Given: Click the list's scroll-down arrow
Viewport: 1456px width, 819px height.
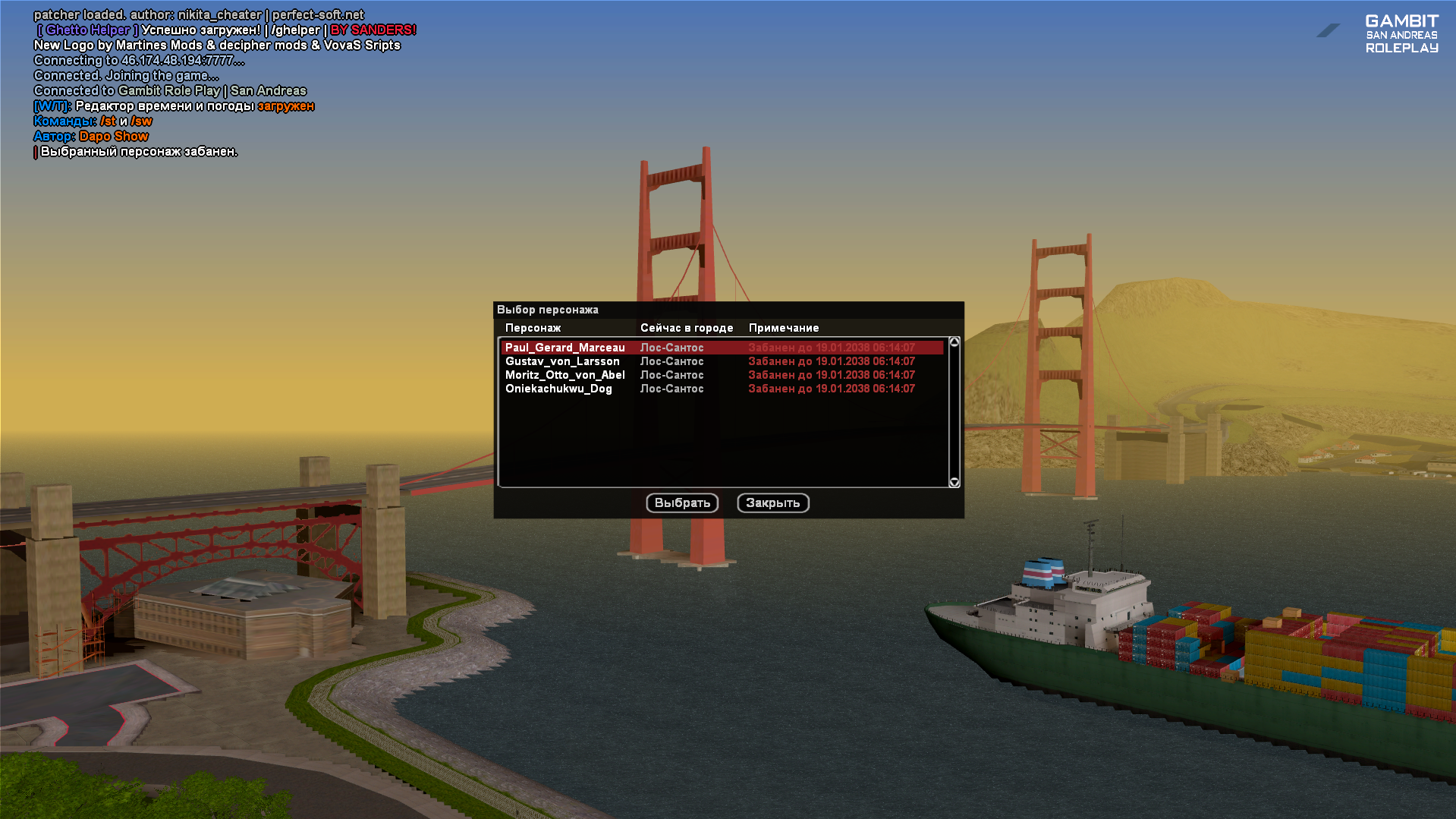Looking at the screenshot, I should click(x=954, y=482).
